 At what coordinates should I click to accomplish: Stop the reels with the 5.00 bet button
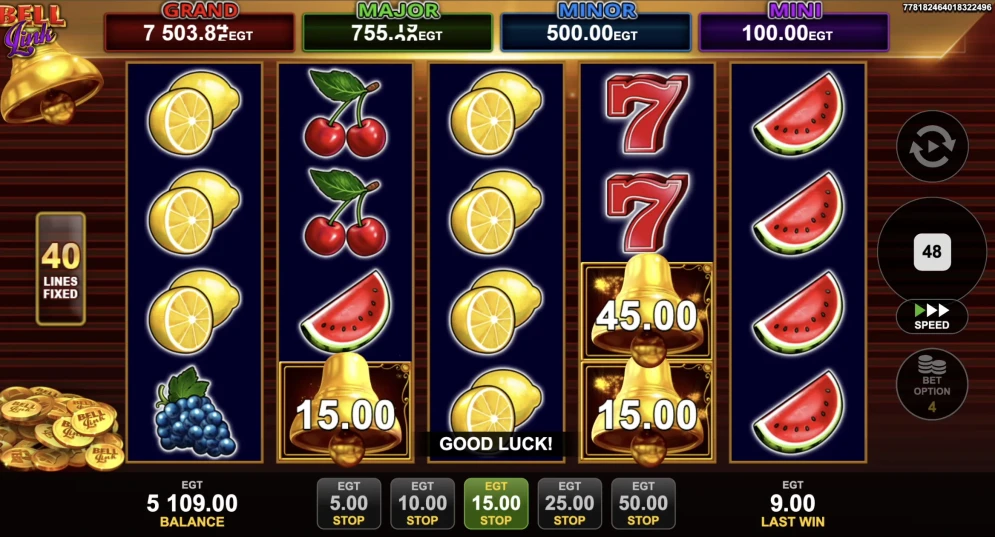click(x=348, y=503)
